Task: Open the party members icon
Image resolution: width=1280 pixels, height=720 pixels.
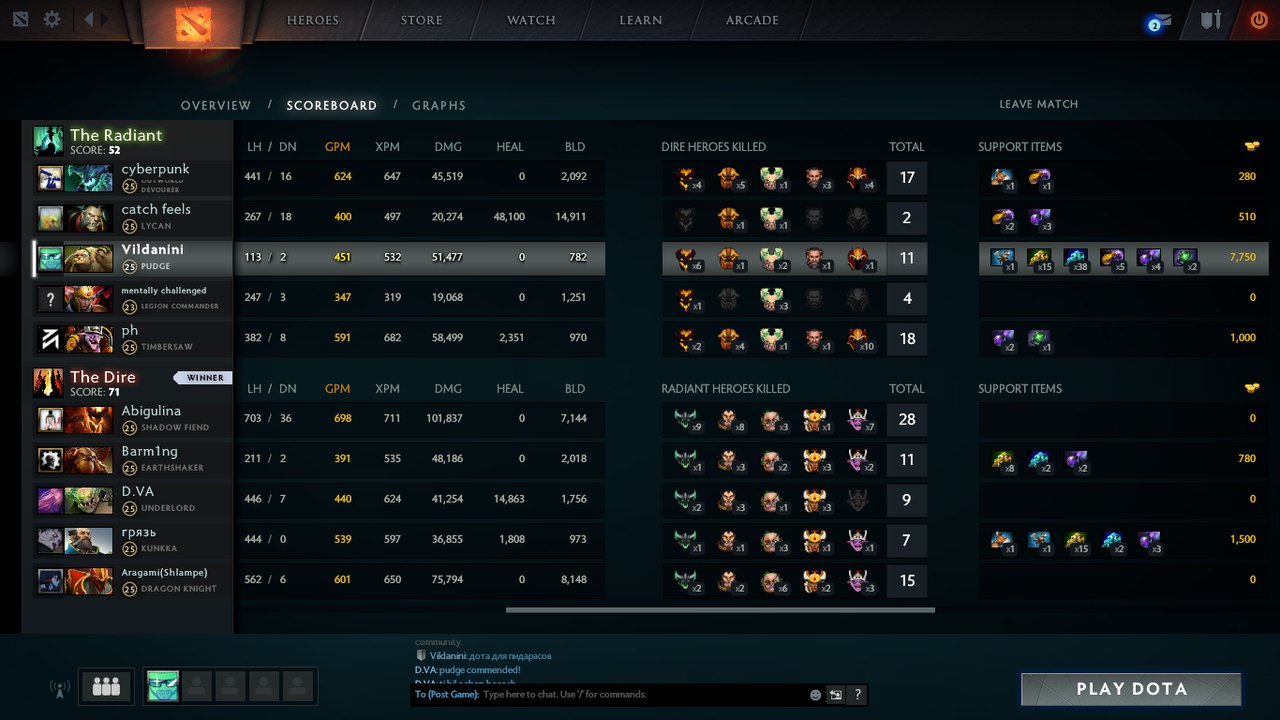Action: coord(106,686)
